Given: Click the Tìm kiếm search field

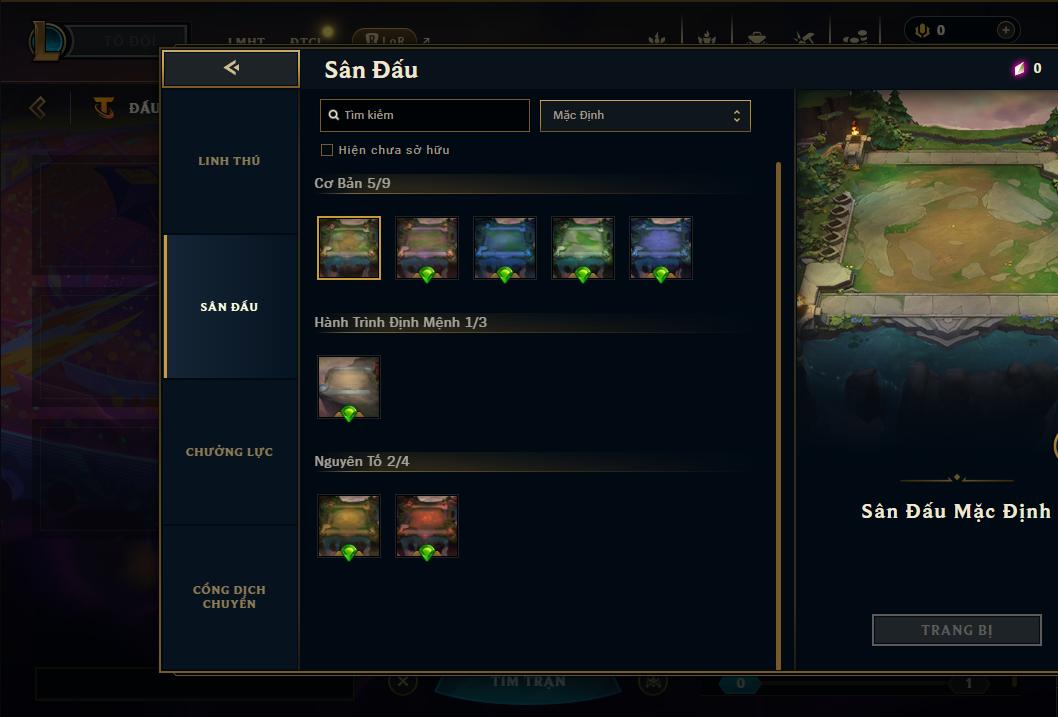Looking at the screenshot, I should (425, 115).
